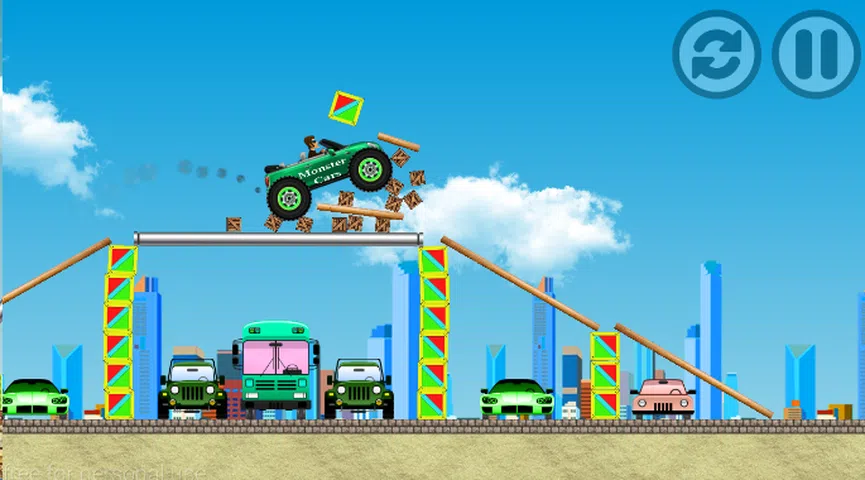This screenshot has height=480, width=865.
Task: Pause the game
Action: point(815,54)
